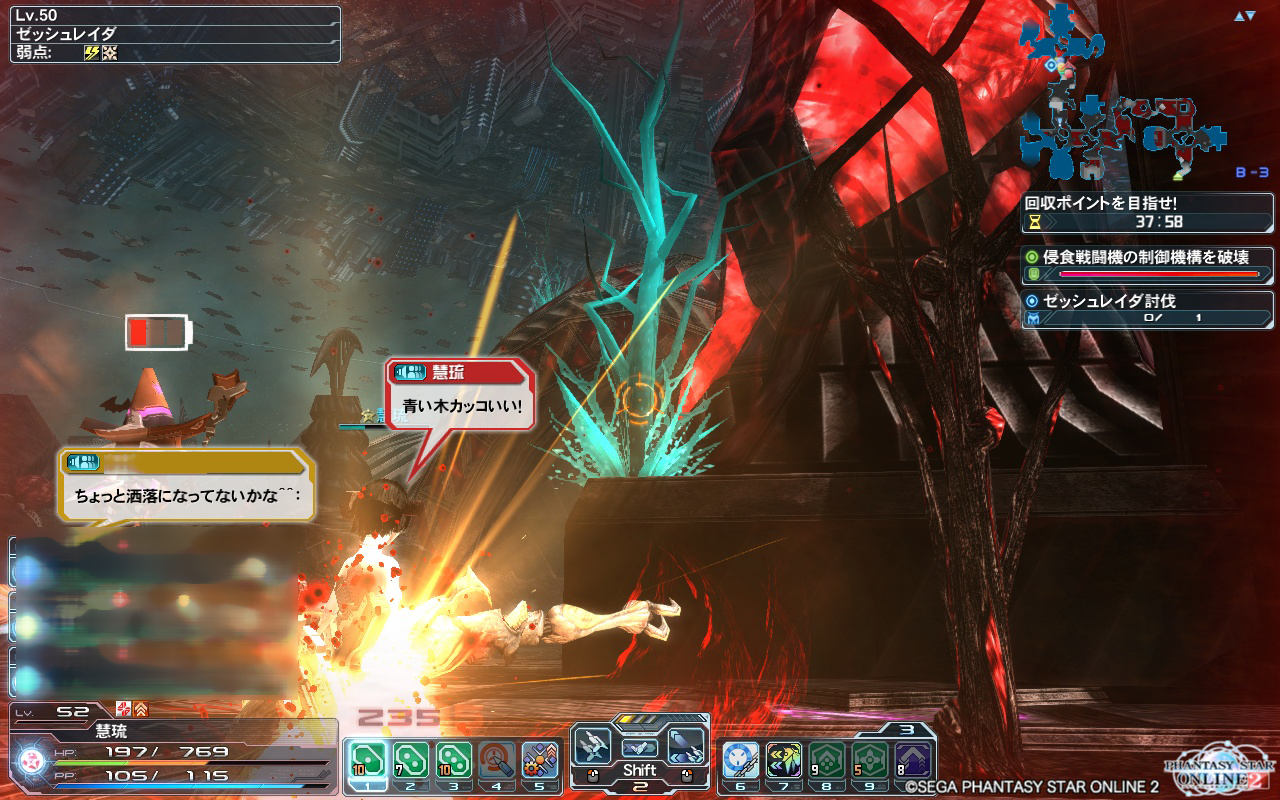Screen dimensions: 1280x800
Task: Toggle the minimap size arrows
Action: pos(1244,16)
